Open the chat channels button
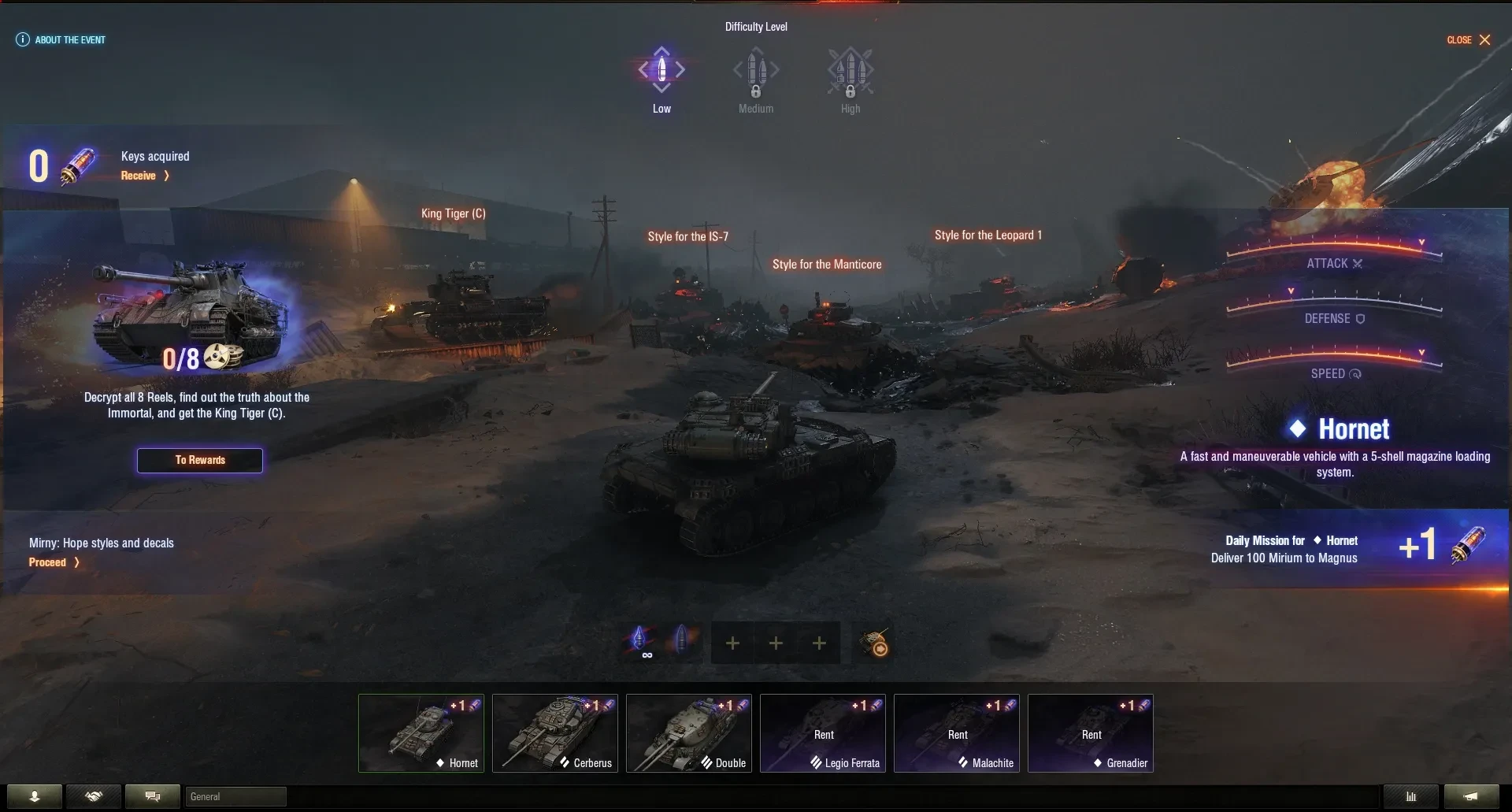Screen dimensions: 1512x812 [x=153, y=797]
